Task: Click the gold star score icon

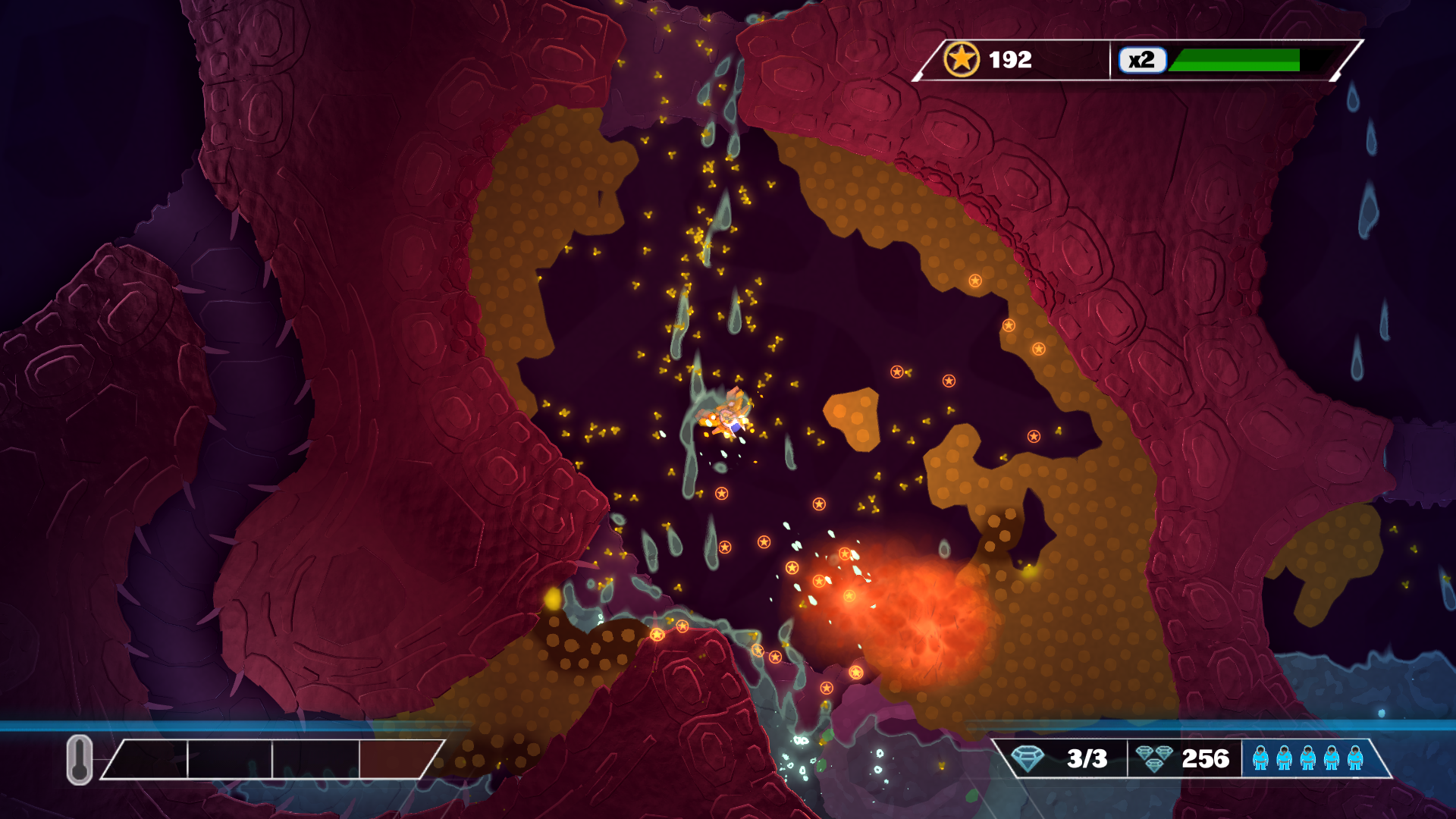Action: 961,59
